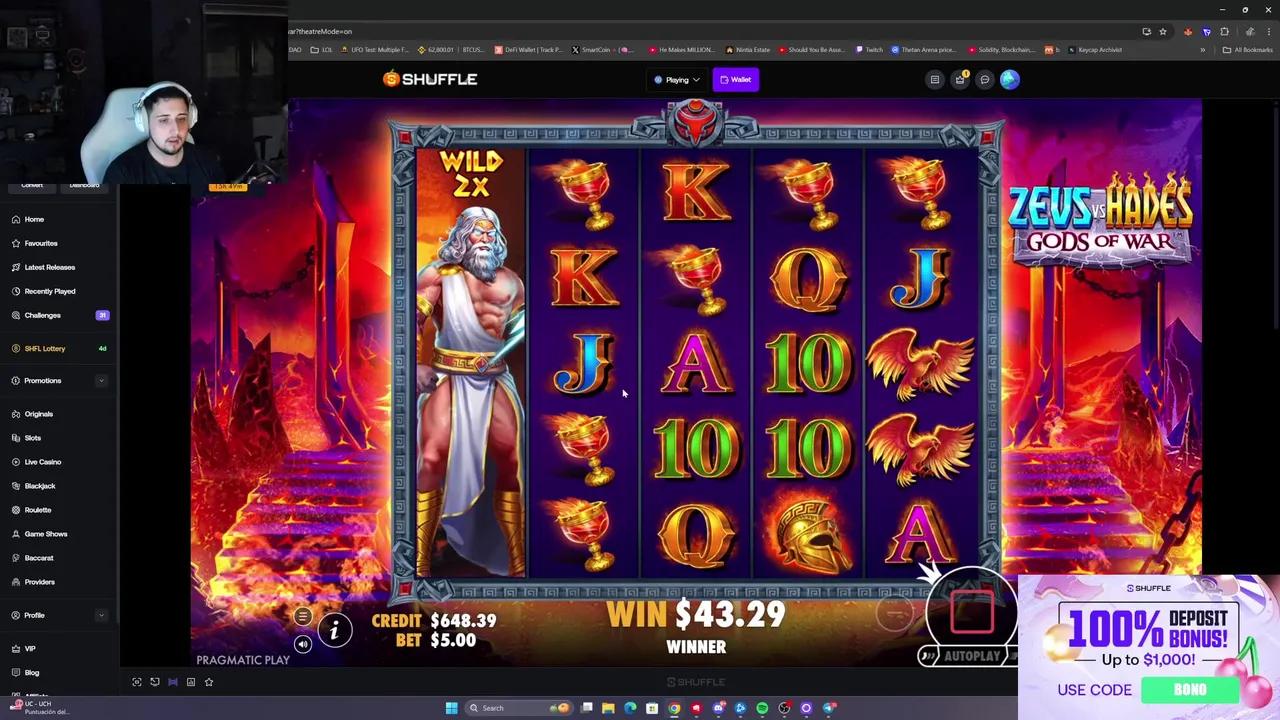Open the Challenges page

pos(42,315)
